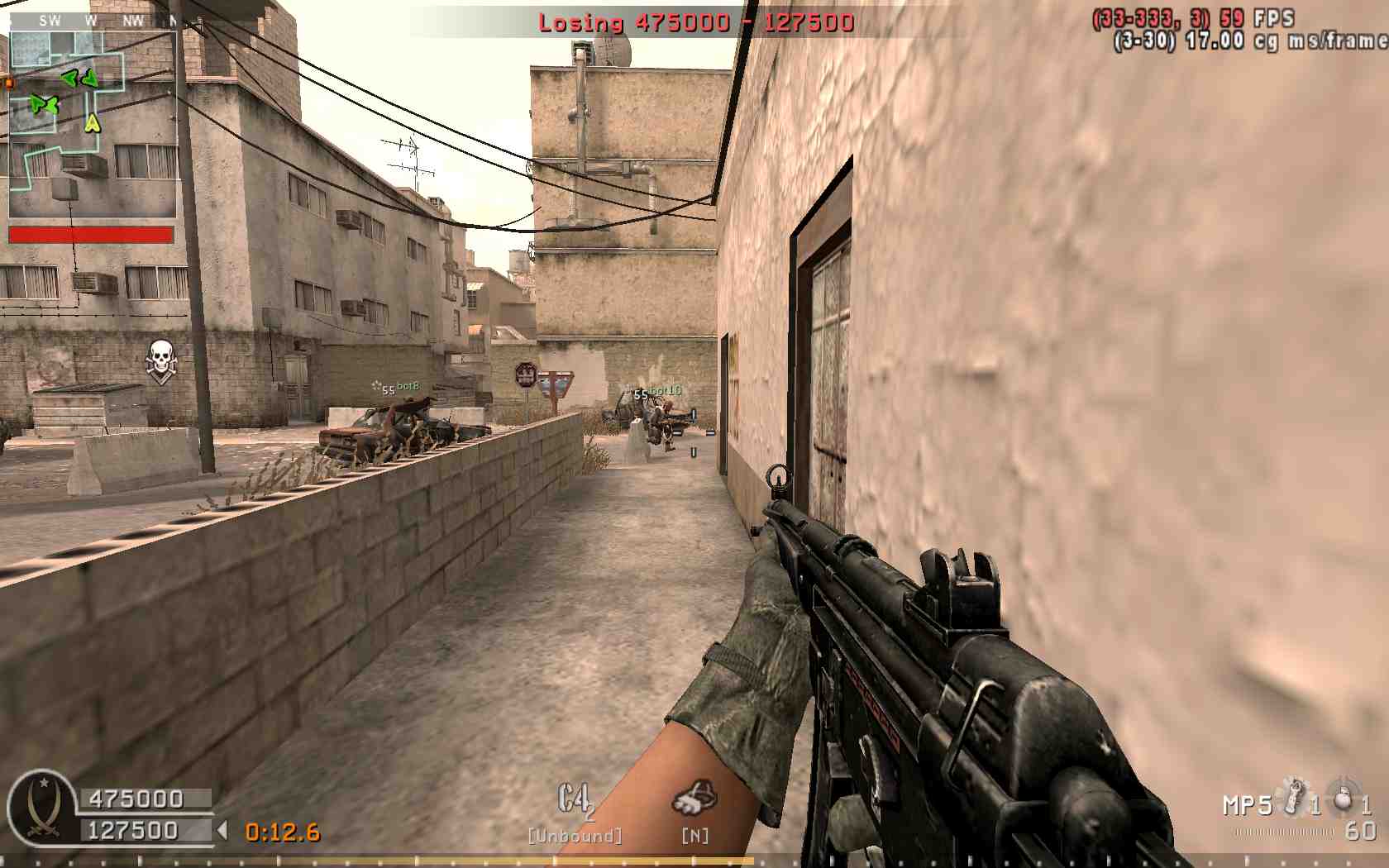Click the MP5 weapon name label
The width and height of the screenshot is (1389, 868).
click(1247, 804)
